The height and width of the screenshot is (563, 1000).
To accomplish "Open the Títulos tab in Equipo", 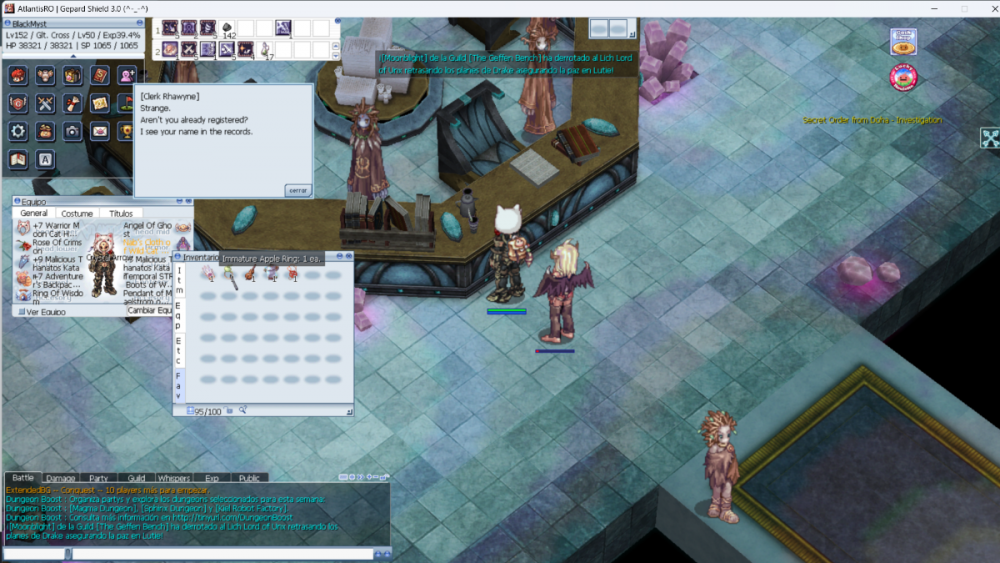I will coord(121,214).
